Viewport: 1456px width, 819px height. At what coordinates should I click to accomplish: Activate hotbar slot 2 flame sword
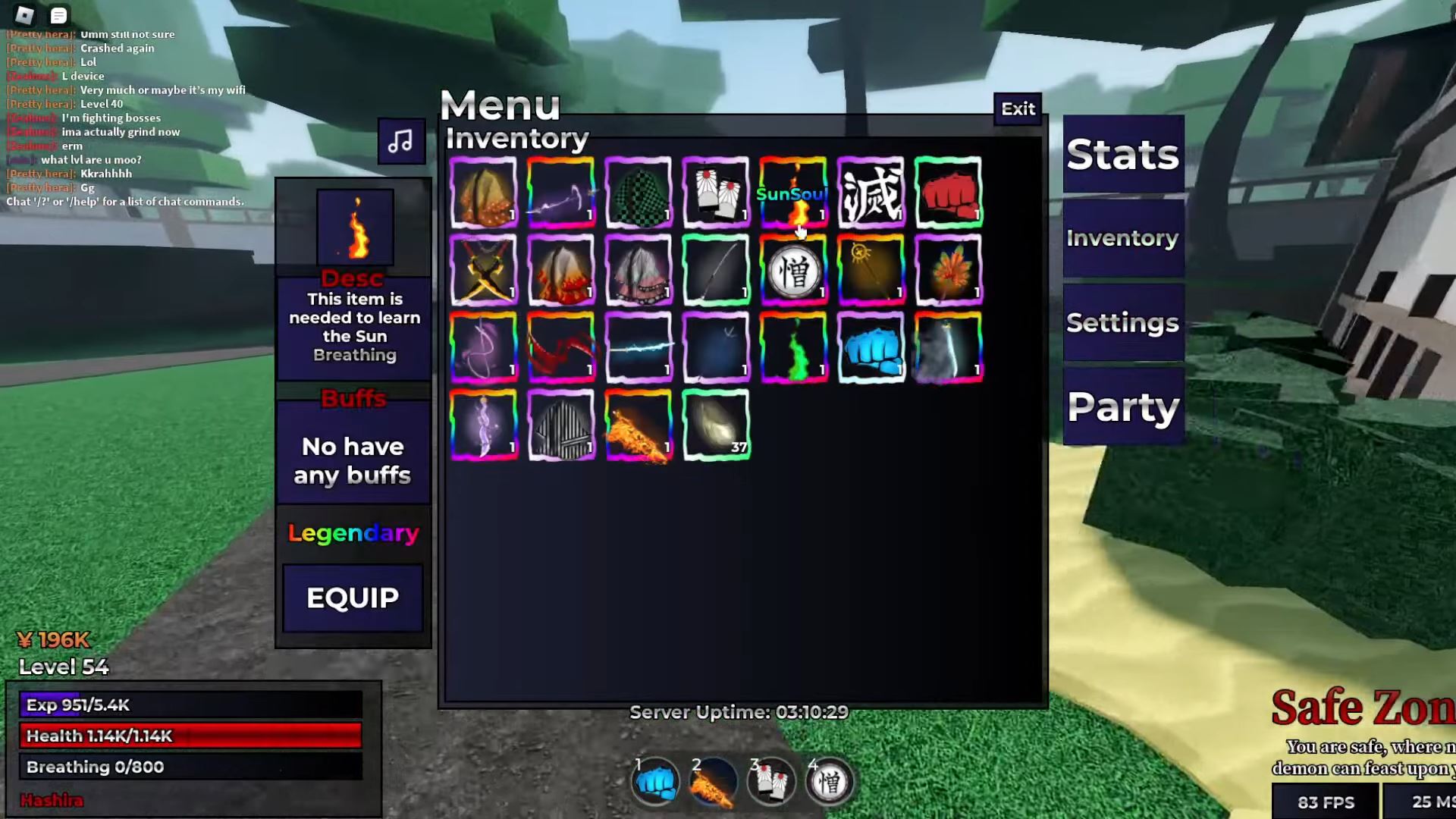tap(713, 782)
